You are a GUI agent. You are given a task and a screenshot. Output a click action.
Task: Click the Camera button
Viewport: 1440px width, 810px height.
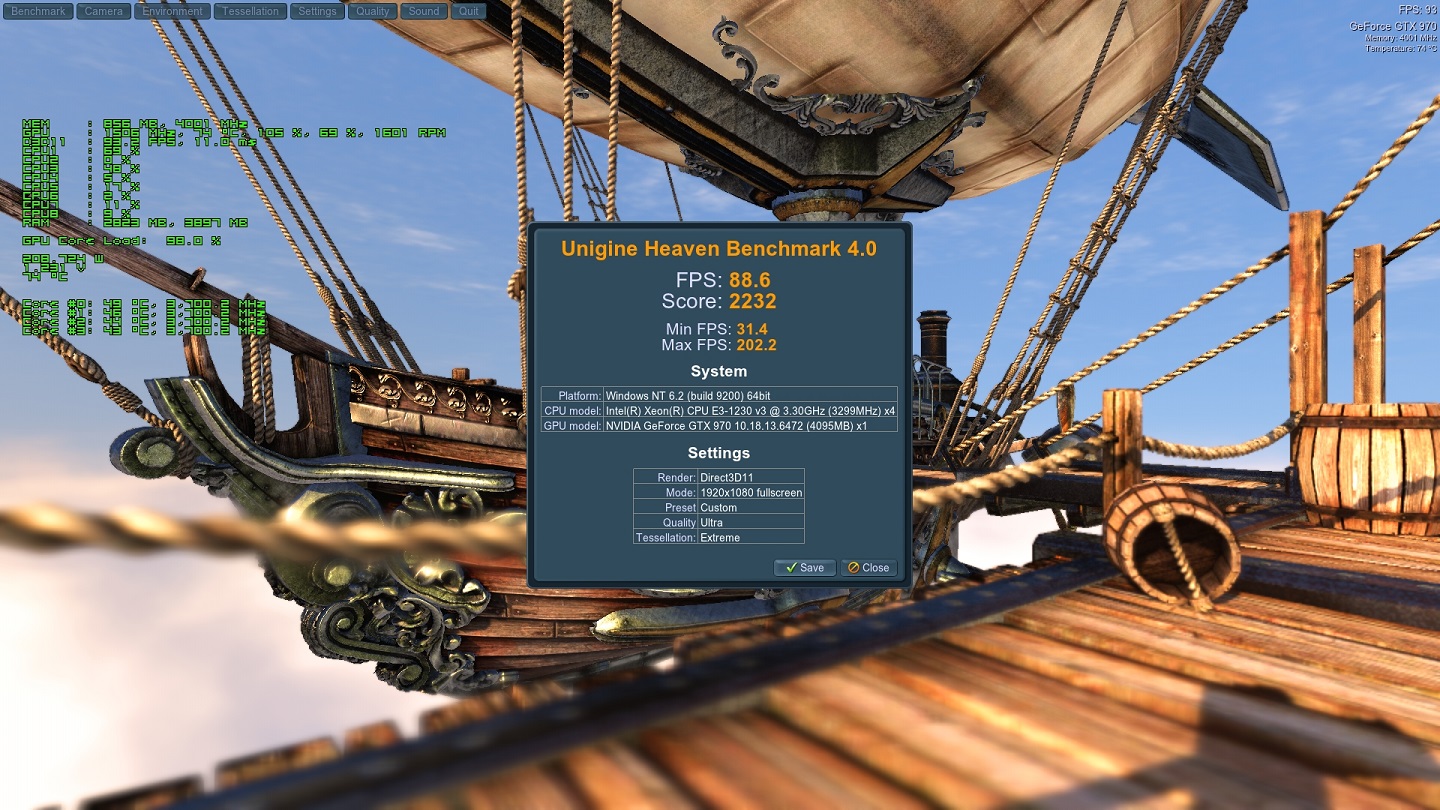(x=104, y=12)
